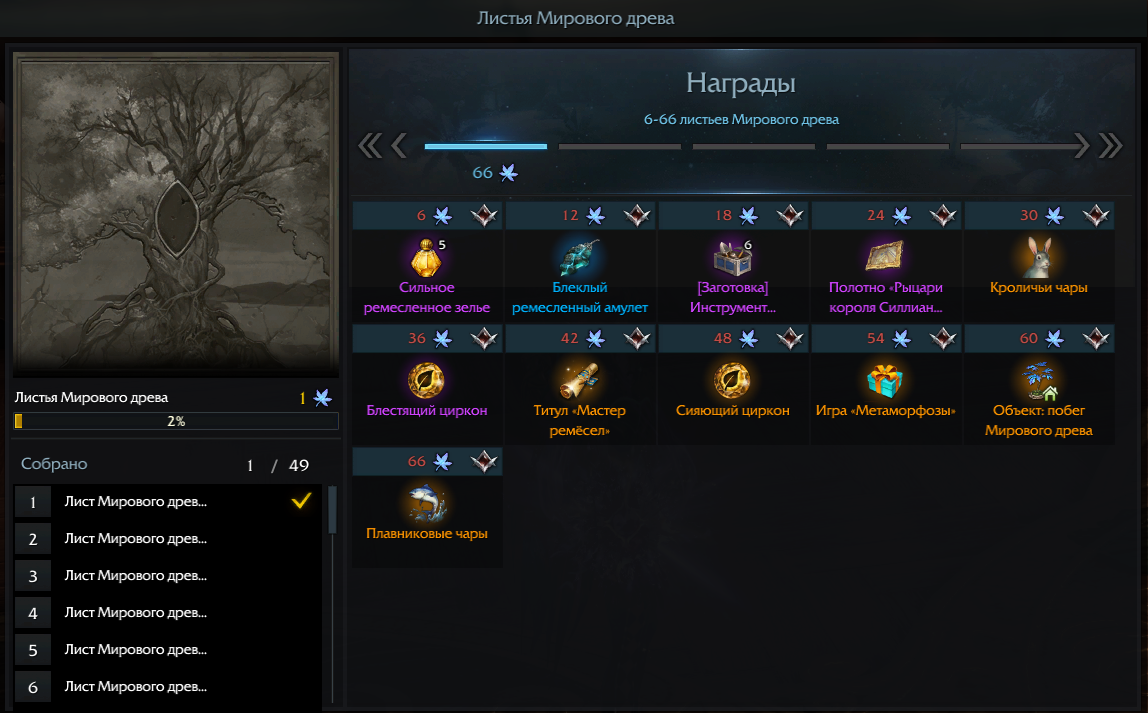The width and height of the screenshot is (1148, 713).
Task: Select the Сияющий циркон reward
Action: point(733,380)
